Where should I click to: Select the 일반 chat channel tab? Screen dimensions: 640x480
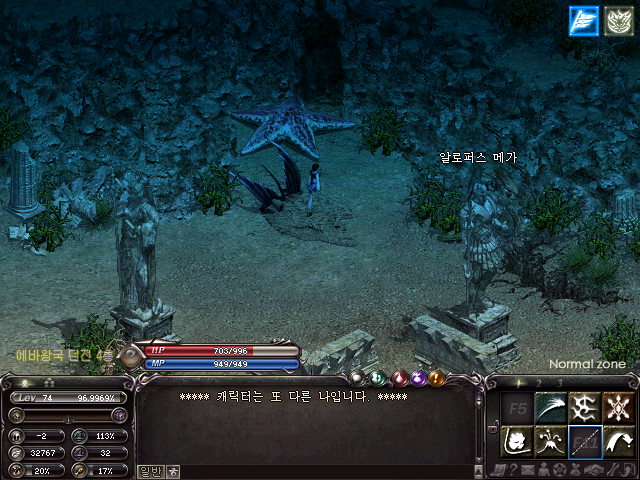pos(149,470)
